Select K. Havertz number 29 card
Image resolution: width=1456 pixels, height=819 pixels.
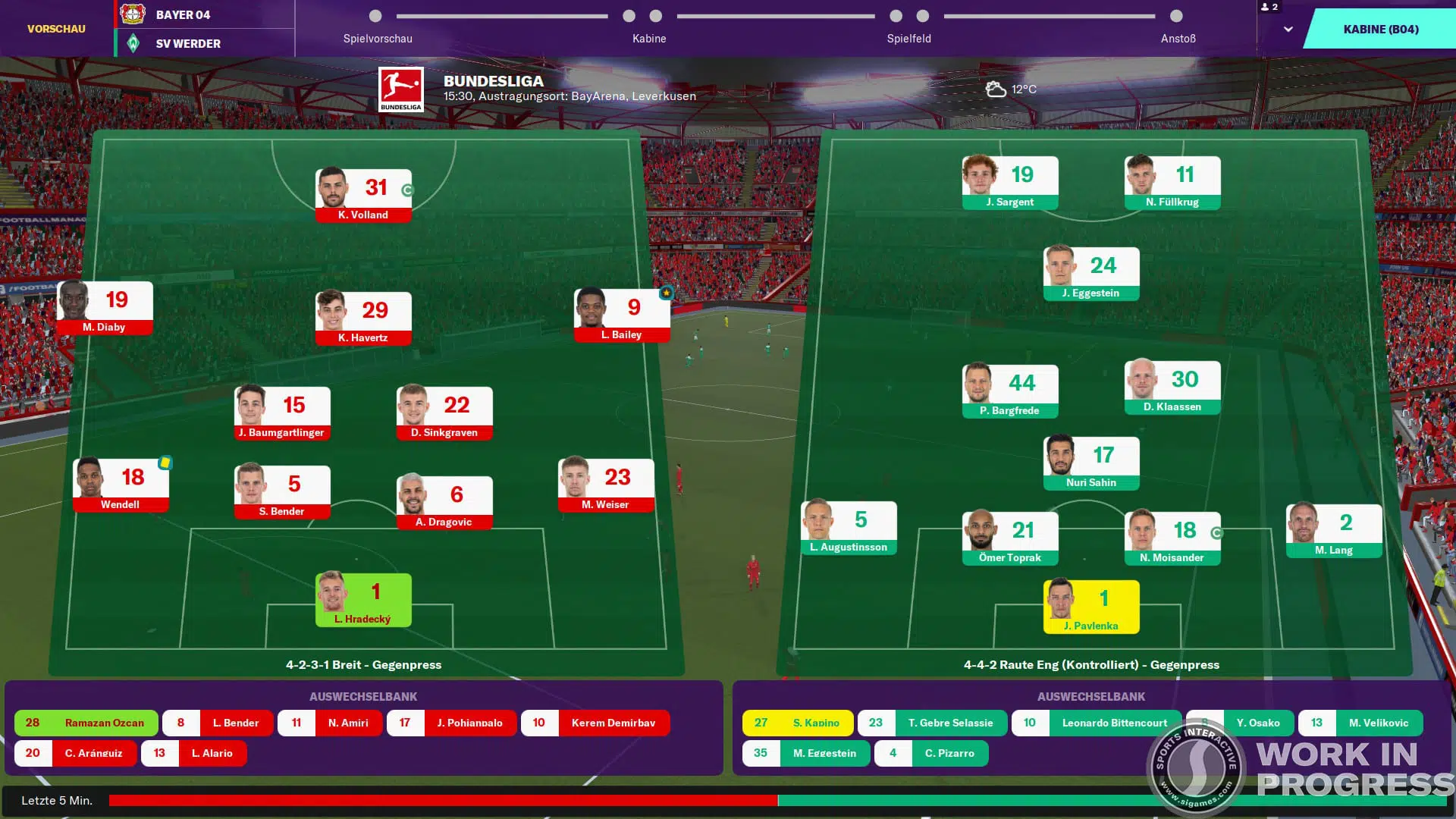click(x=363, y=318)
